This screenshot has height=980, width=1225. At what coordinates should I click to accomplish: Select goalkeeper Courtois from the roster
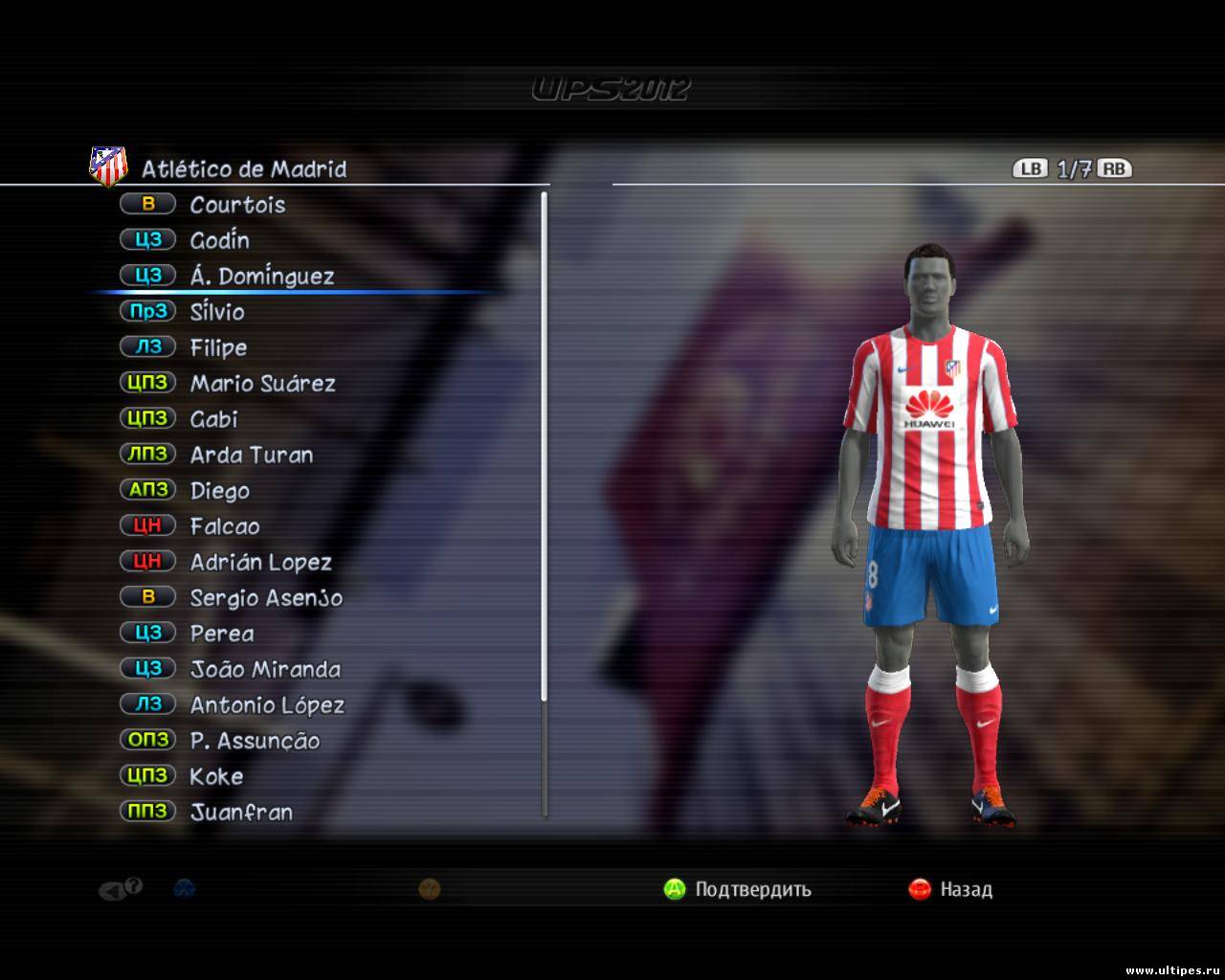pos(237,204)
